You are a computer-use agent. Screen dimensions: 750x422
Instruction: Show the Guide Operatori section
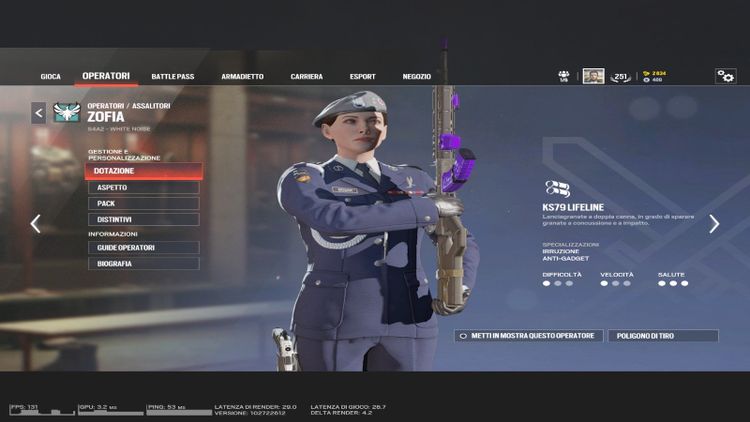click(x=144, y=247)
